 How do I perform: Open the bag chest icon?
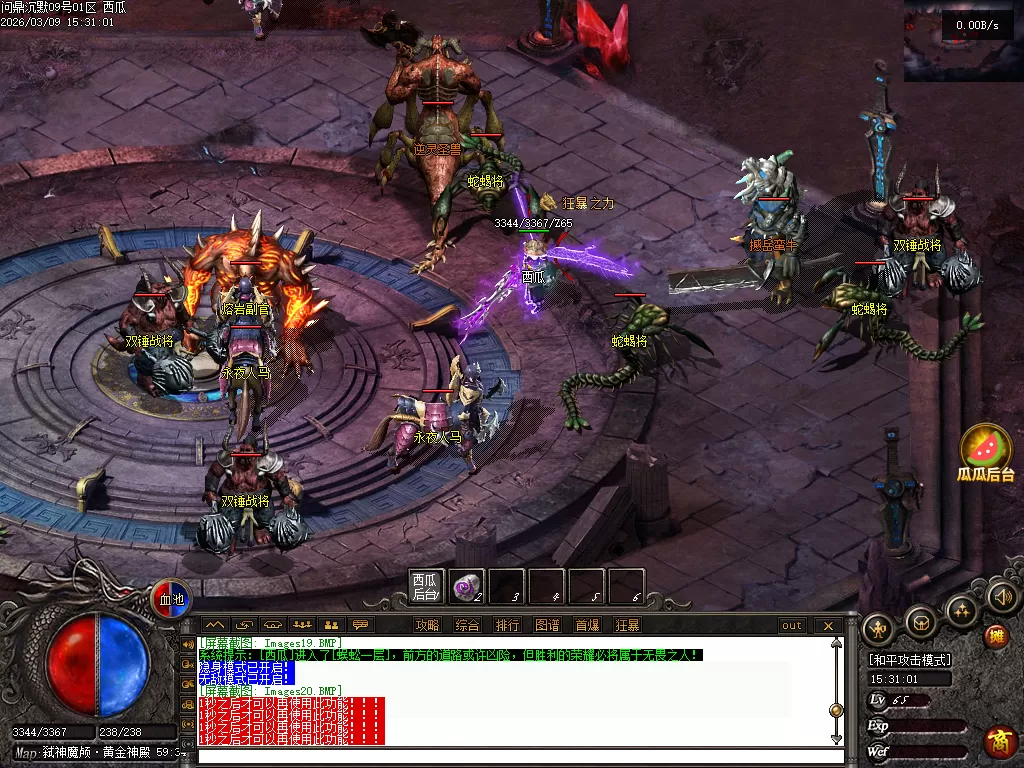[920, 620]
